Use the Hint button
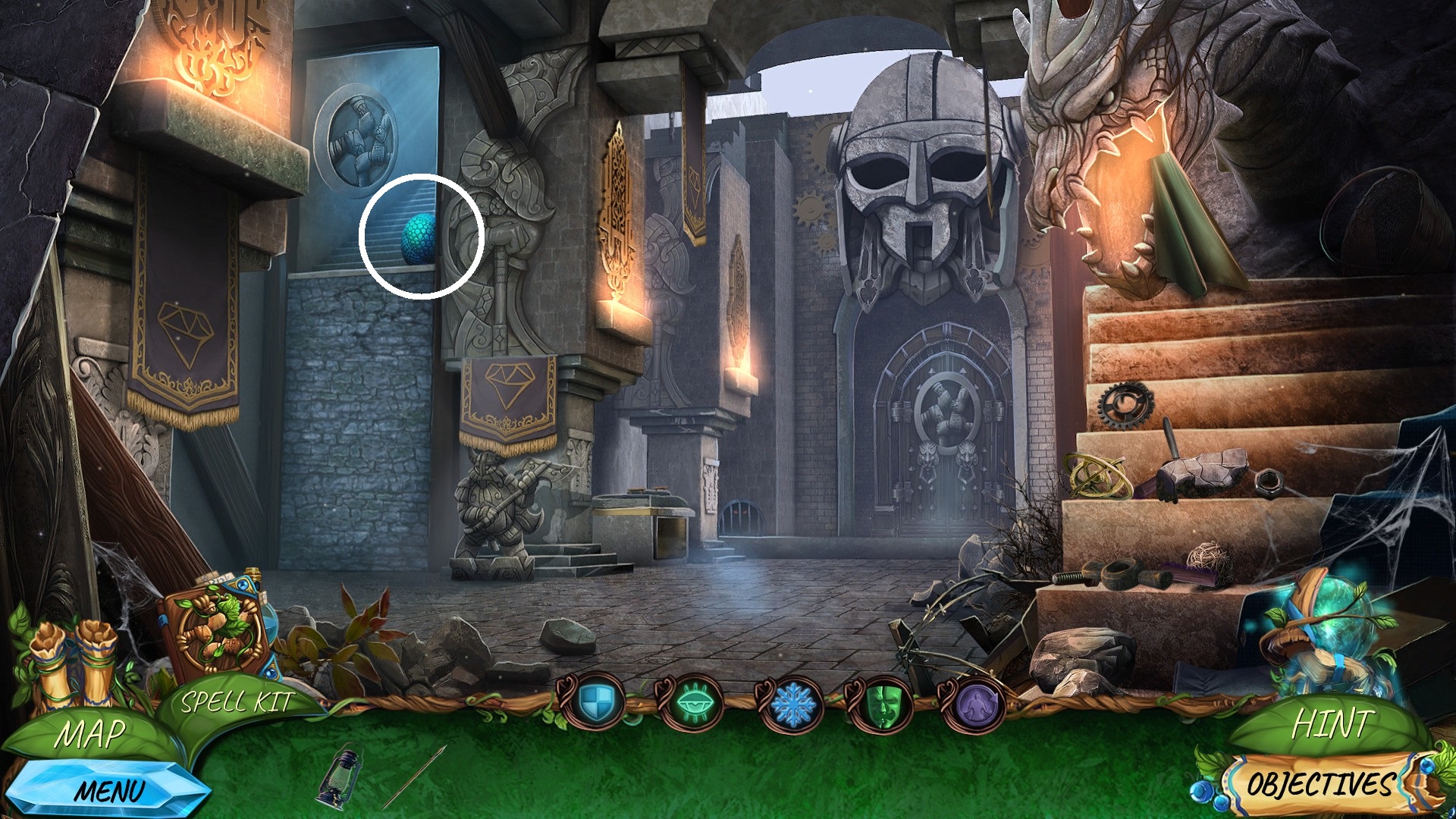 (x=1332, y=724)
